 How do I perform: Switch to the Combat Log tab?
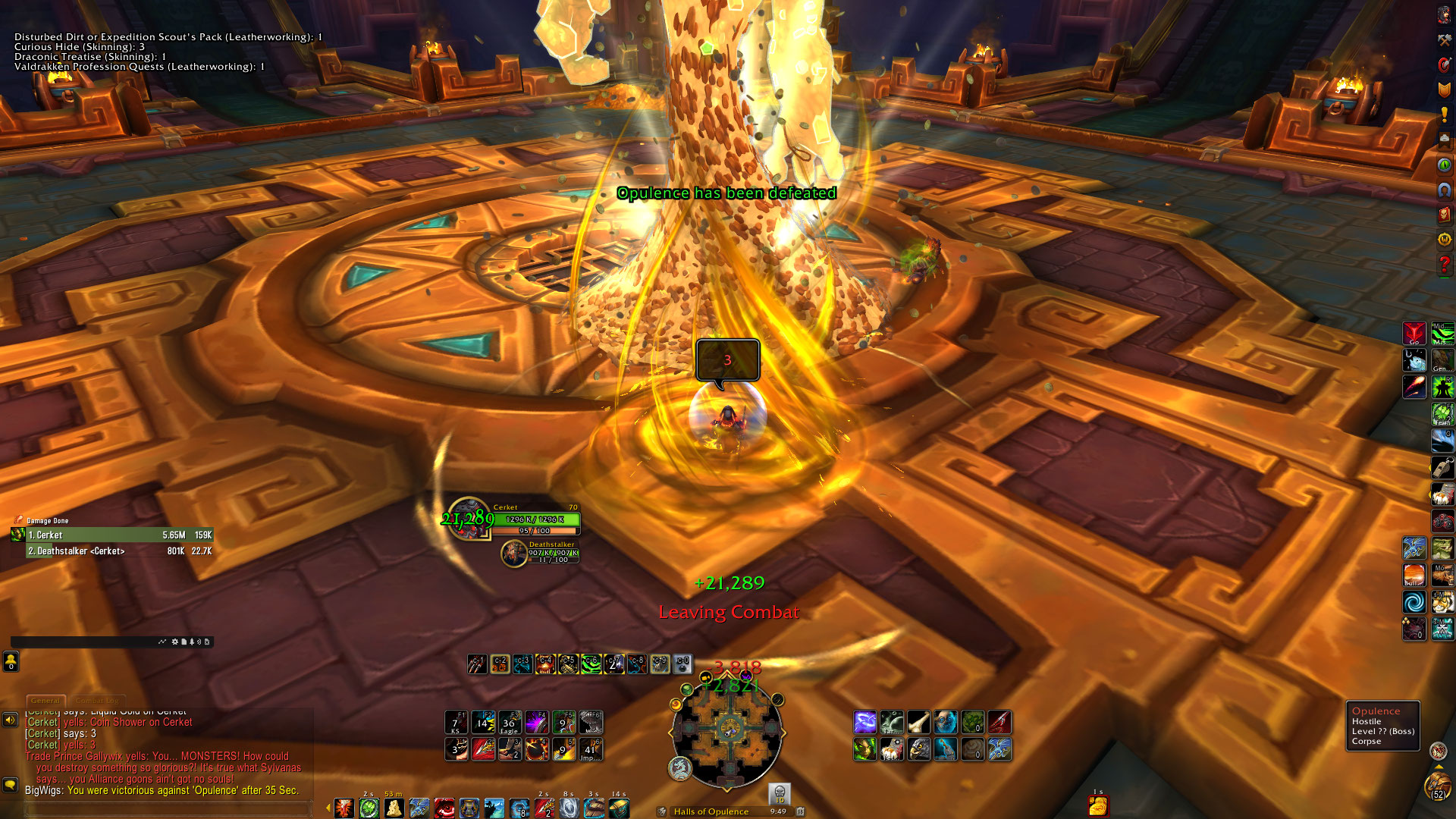tap(96, 701)
